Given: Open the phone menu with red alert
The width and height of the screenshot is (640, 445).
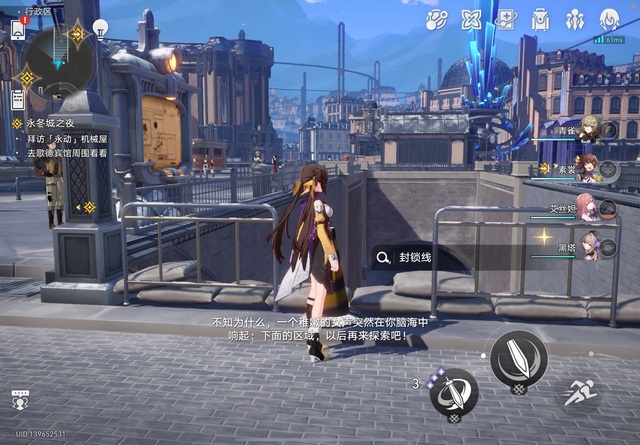Looking at the screenshot, I should (x=18, y=29).
